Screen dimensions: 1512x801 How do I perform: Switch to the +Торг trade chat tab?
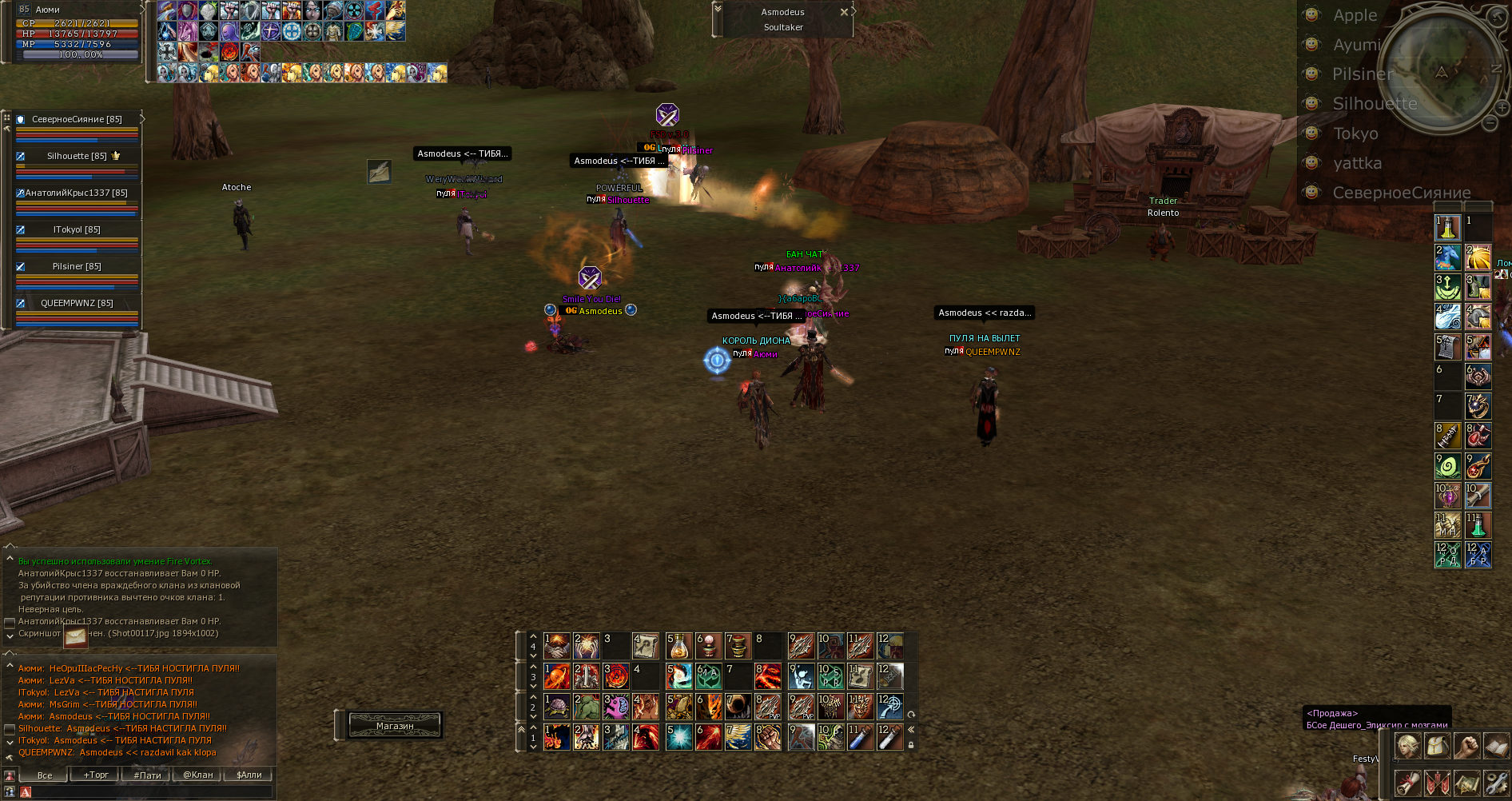tap(96, 775)
